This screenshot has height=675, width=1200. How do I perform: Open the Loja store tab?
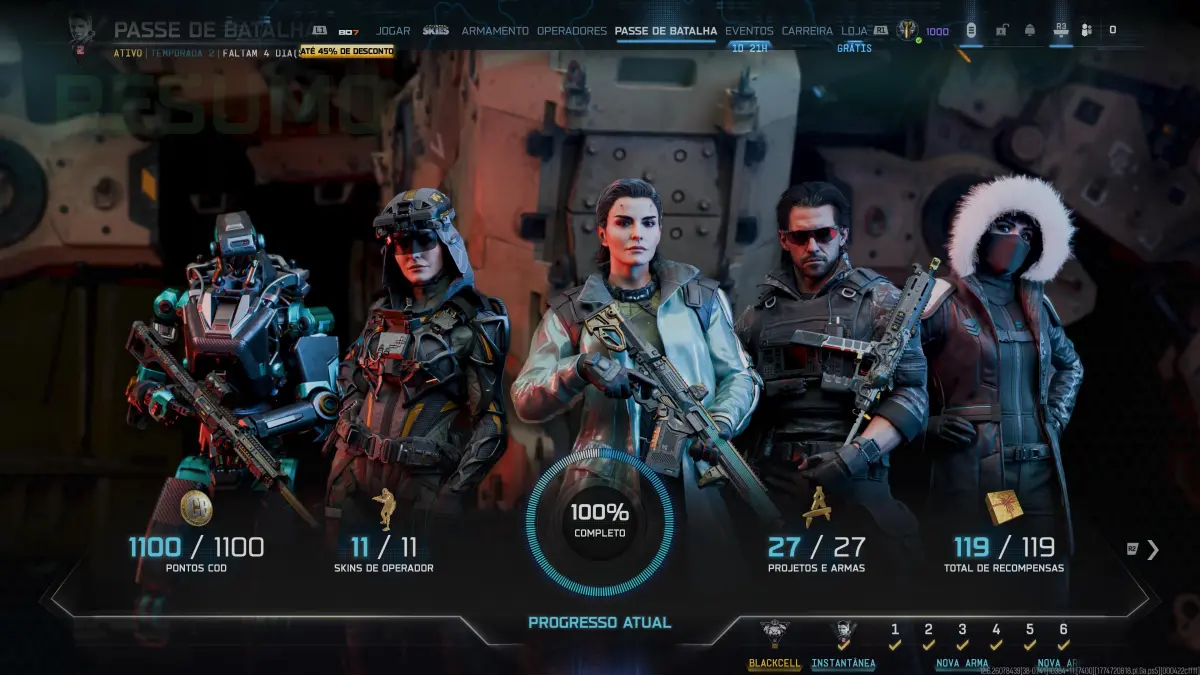pyautogui.click(x=854, y=31)
